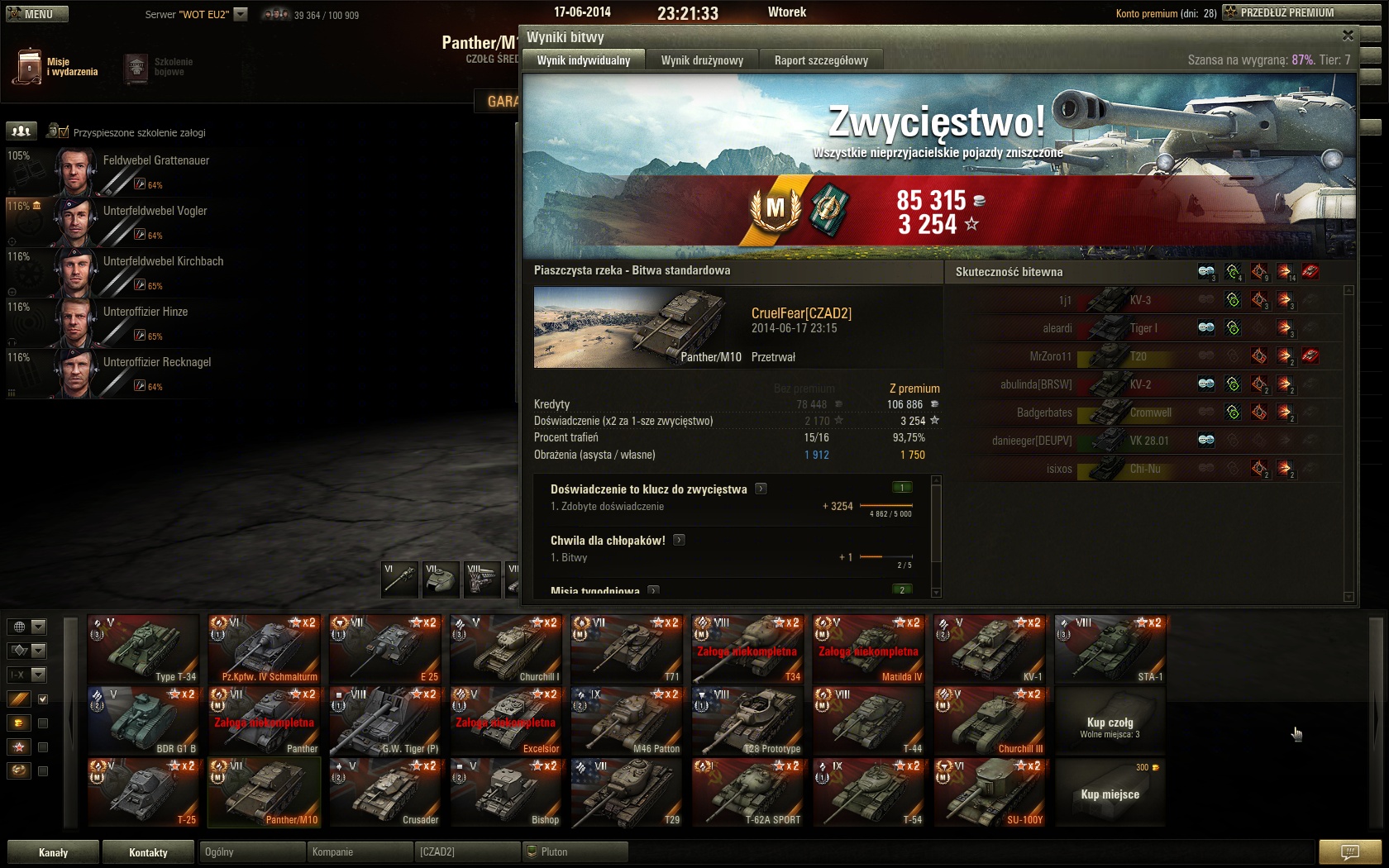Open the Raport szczegółowy tab
The image size is (1389, 868).
(821, 60)
